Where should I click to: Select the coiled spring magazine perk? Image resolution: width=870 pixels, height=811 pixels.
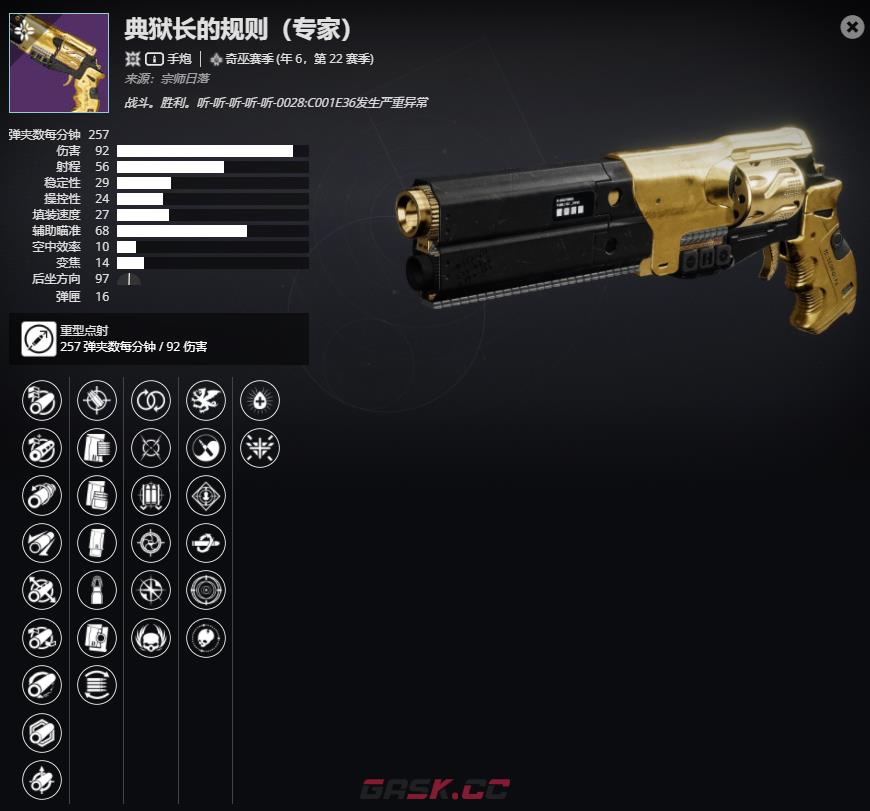(97, 684)
